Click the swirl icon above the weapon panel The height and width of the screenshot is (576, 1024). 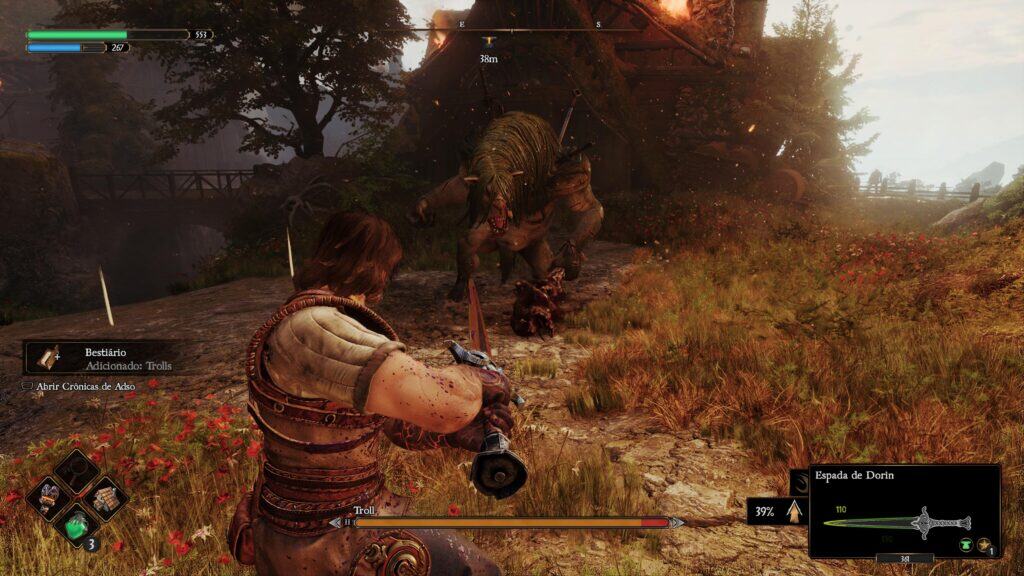[799, 481]
